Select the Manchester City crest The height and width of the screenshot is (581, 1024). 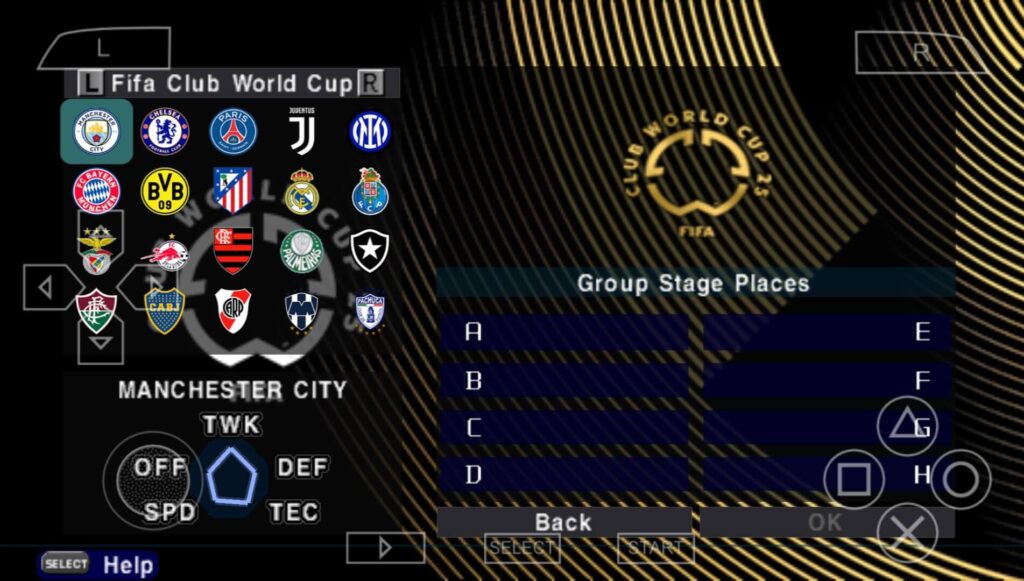[97, 132]
